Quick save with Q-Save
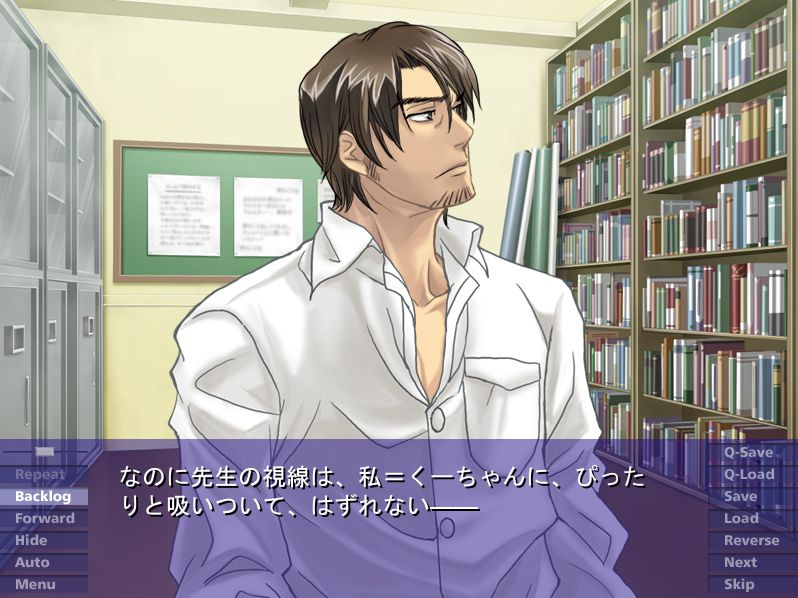This screenshot has width=798, height=598. [750, 453]
